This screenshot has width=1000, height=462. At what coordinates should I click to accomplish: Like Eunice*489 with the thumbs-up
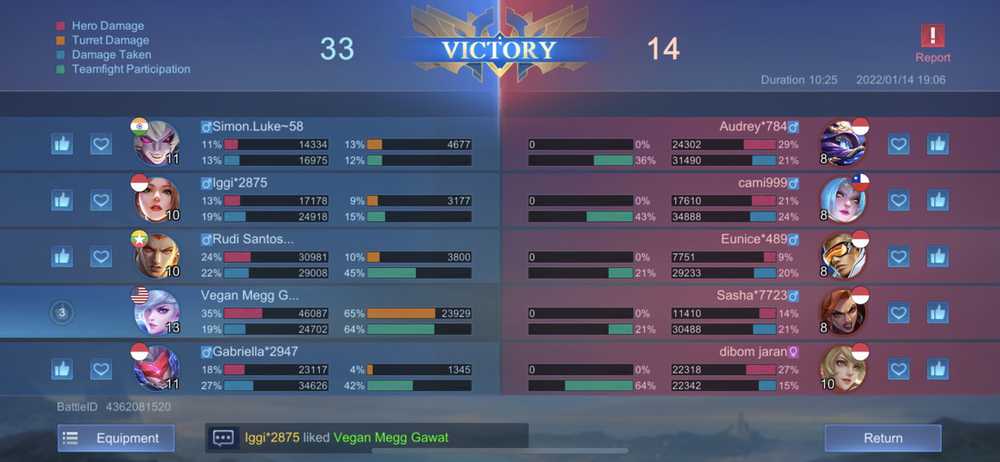[x=937, y=257]
